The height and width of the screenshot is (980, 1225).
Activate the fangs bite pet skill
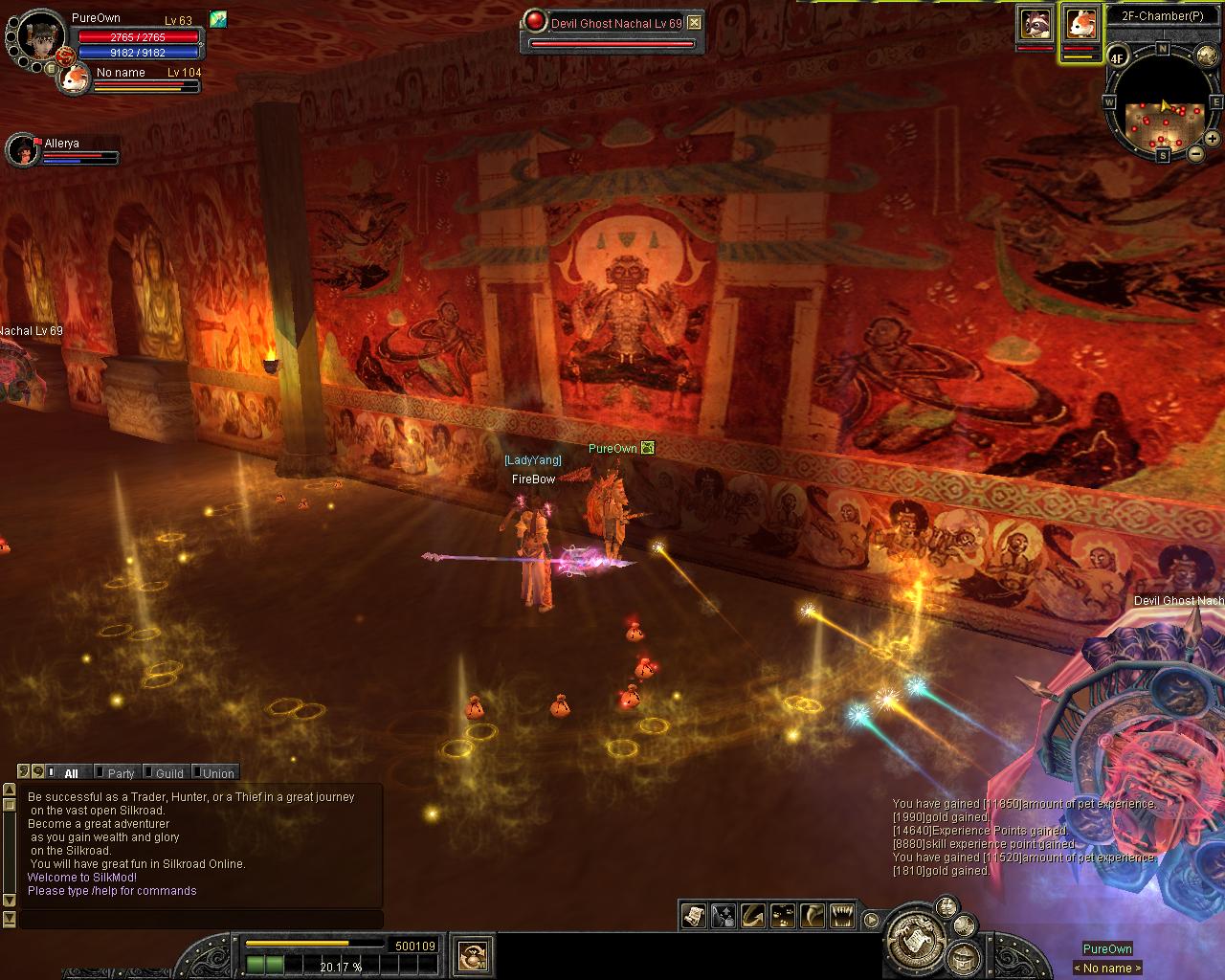coord(841,916)
